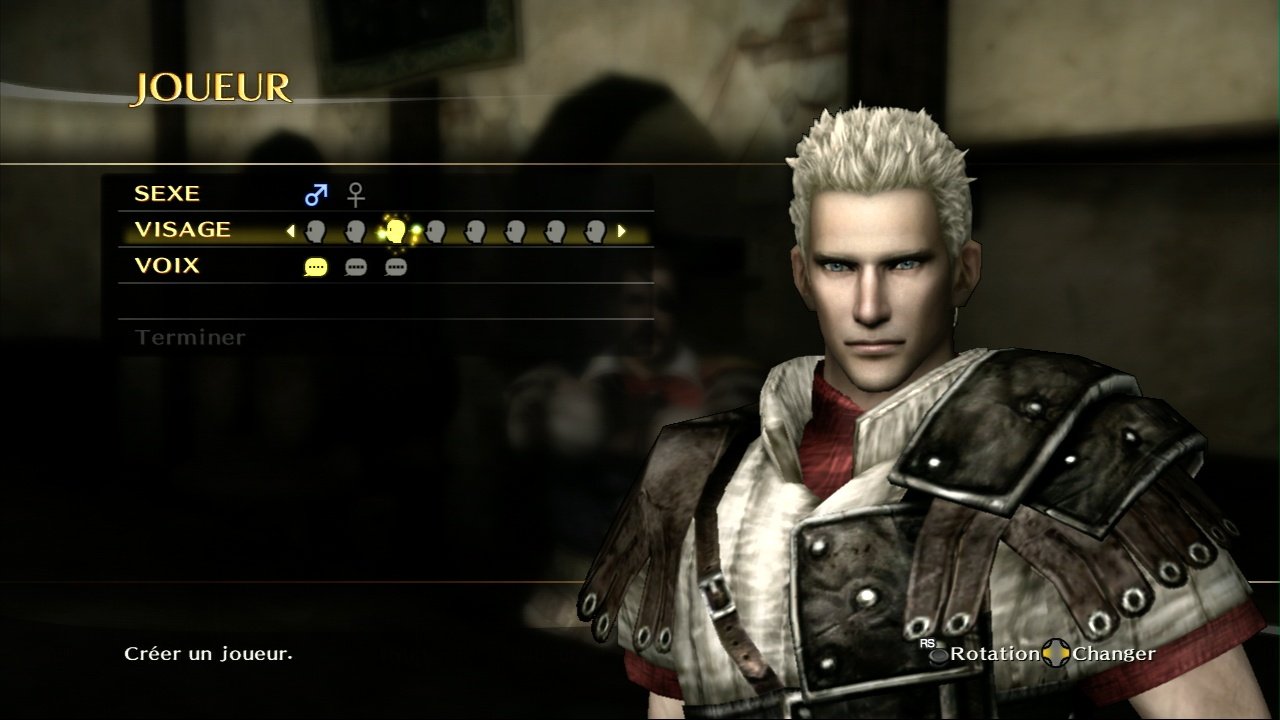
Task: Choose the highlighted yellow voice bubble
Action: click(316, 267)
